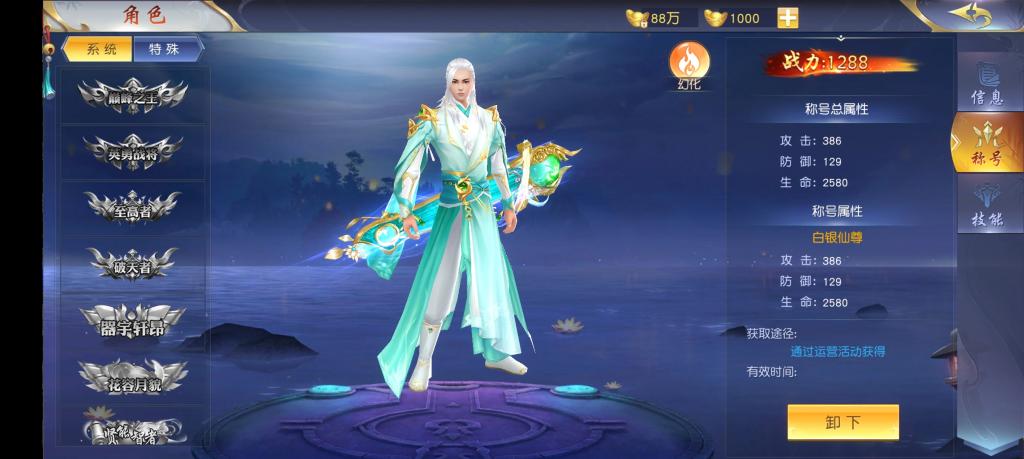Screen dimensions: 1024x459
Task: Add gold ingots with the plus button
Action: 788,18
